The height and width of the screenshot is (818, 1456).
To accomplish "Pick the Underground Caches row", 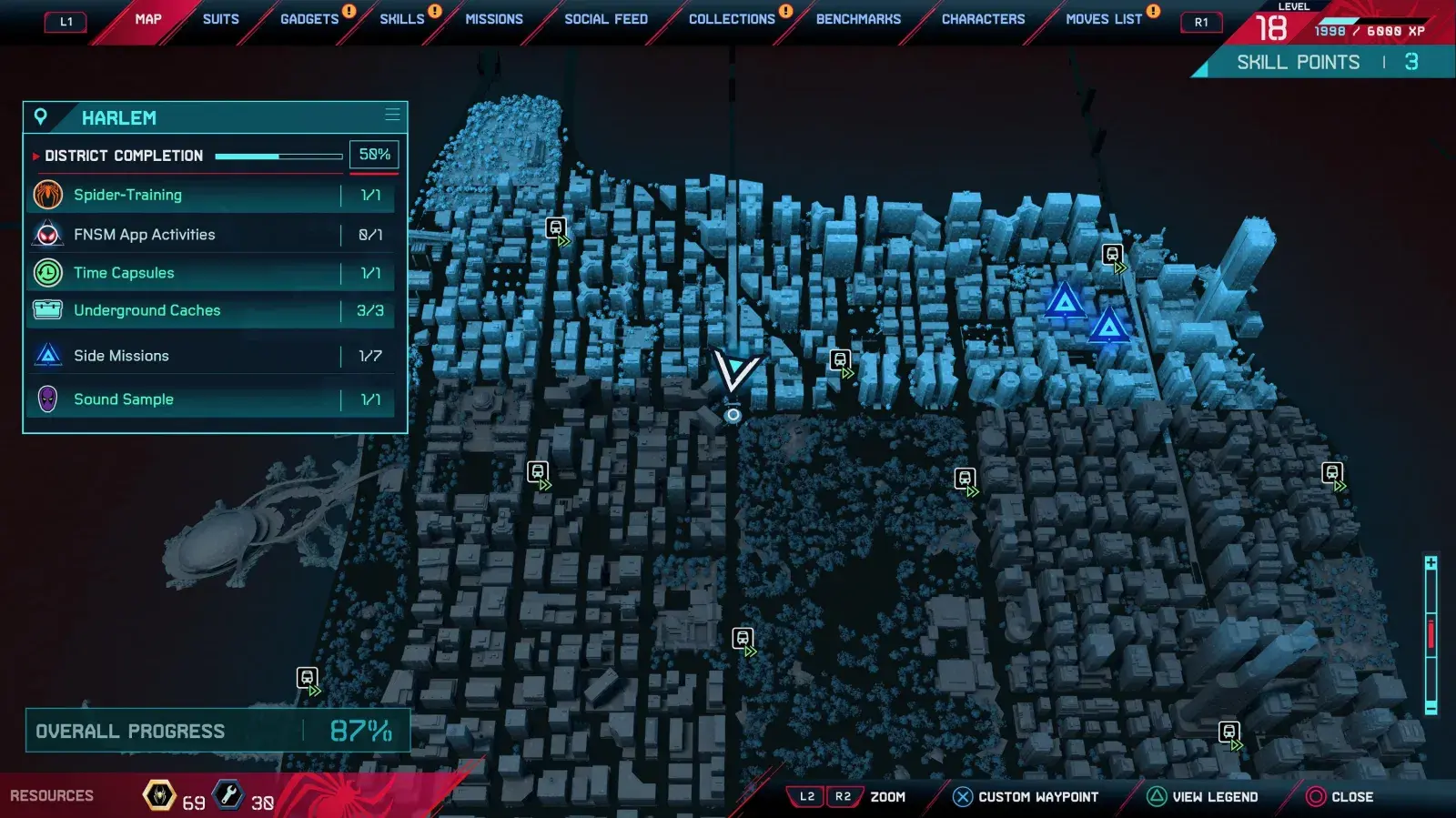I will [x=211, y=310].
